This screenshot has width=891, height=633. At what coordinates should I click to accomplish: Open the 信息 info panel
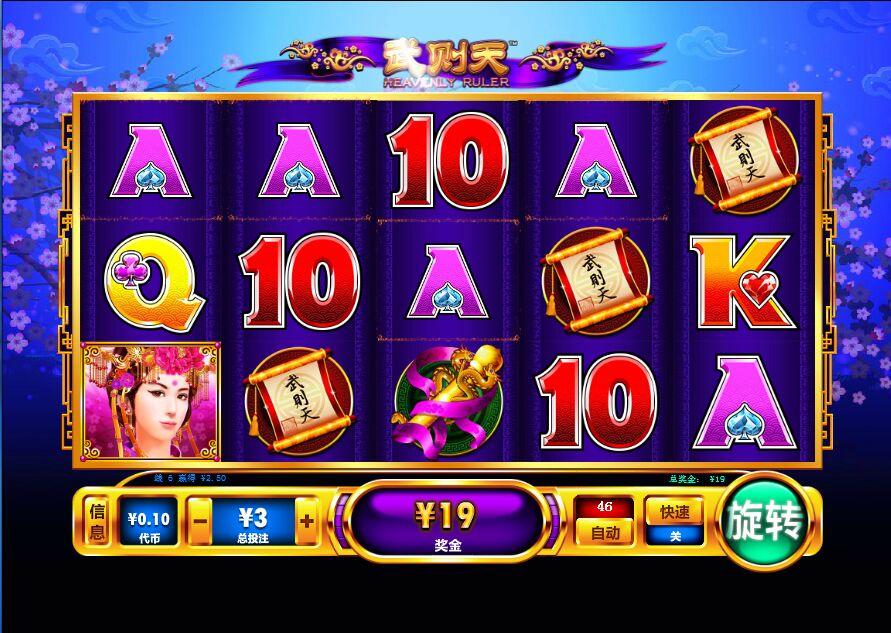point(98,521)
